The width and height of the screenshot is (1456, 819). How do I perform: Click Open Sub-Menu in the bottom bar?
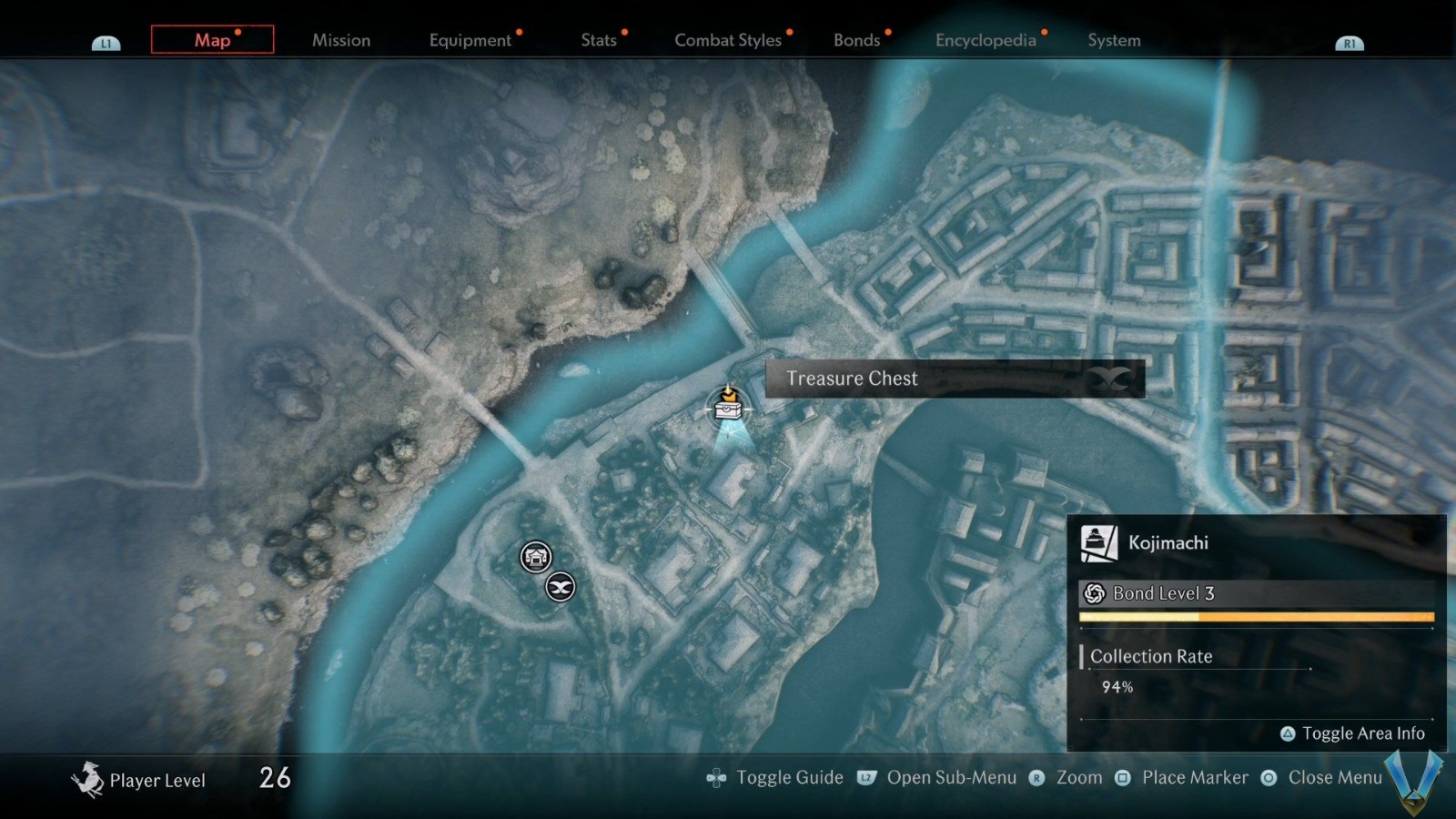(x=952, y=777)
